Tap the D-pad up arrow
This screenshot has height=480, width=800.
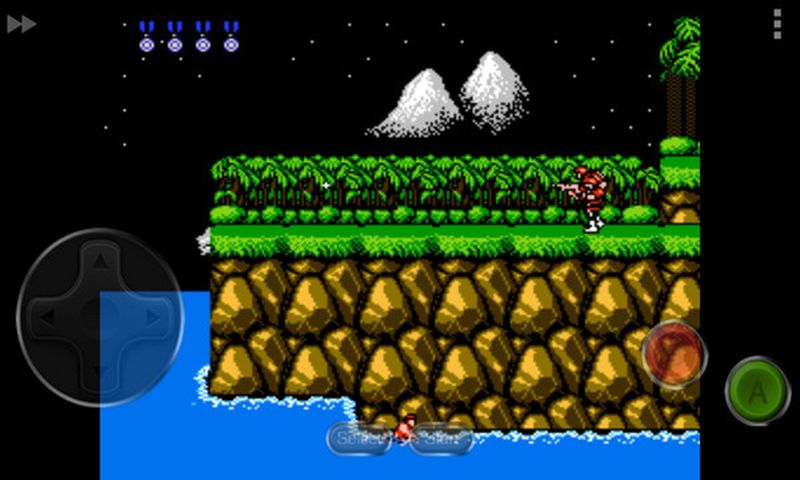[x=100, y=262]
